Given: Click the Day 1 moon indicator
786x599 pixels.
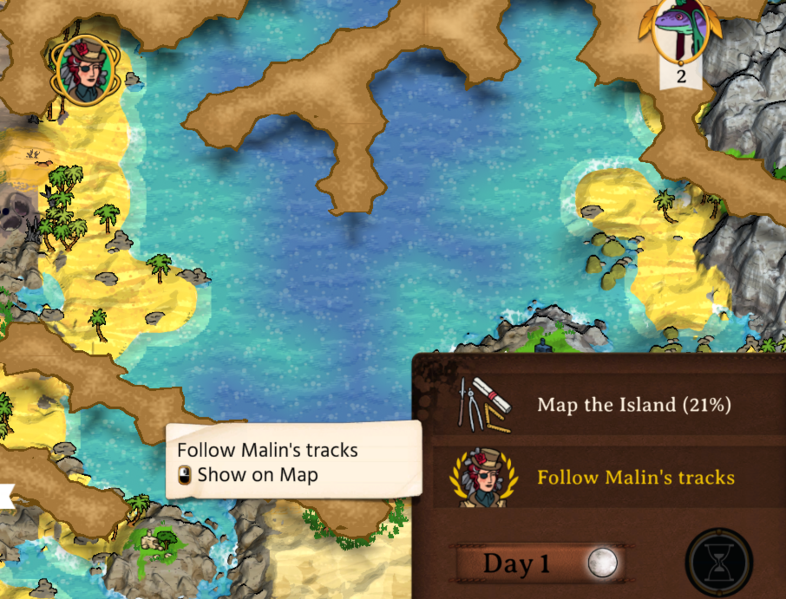Looking at the screenshot, I should click(x=602, y=563).
